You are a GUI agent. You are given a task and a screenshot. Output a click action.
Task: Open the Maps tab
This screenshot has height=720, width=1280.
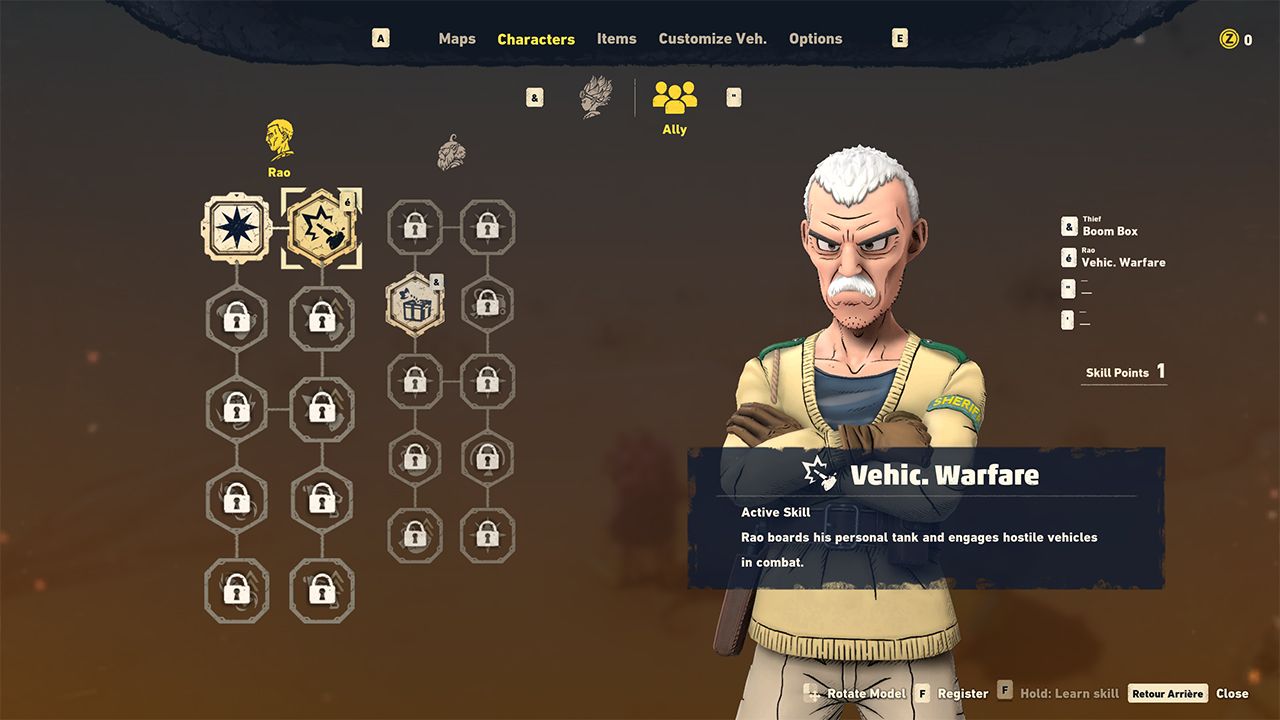pyautogui.click(x=457, y=39)
